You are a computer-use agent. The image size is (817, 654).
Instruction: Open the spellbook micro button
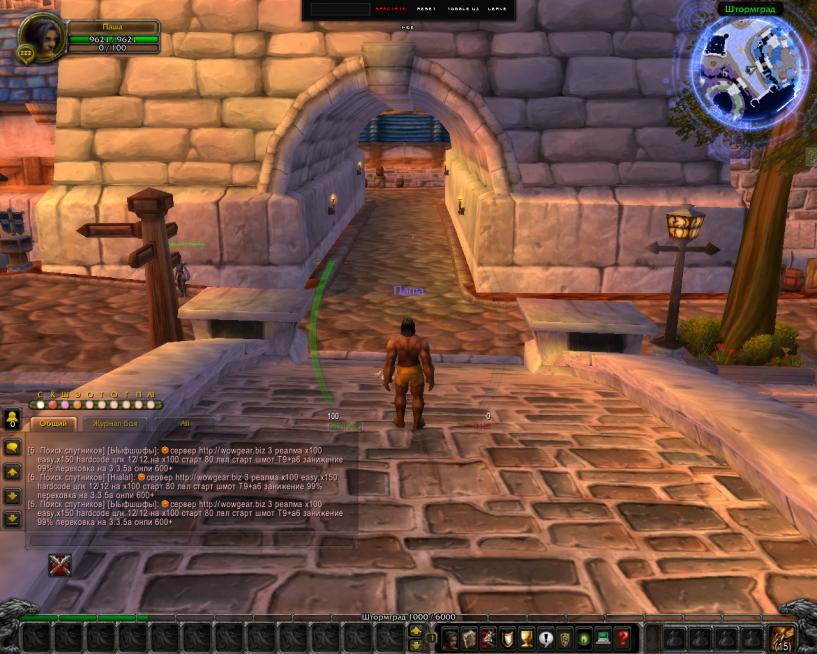tap(470, 637)
